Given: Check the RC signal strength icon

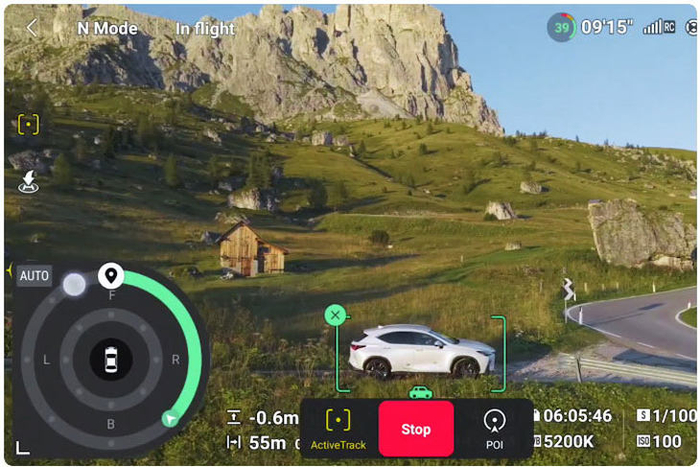Looking at the screenshot, I should [660, 27].
